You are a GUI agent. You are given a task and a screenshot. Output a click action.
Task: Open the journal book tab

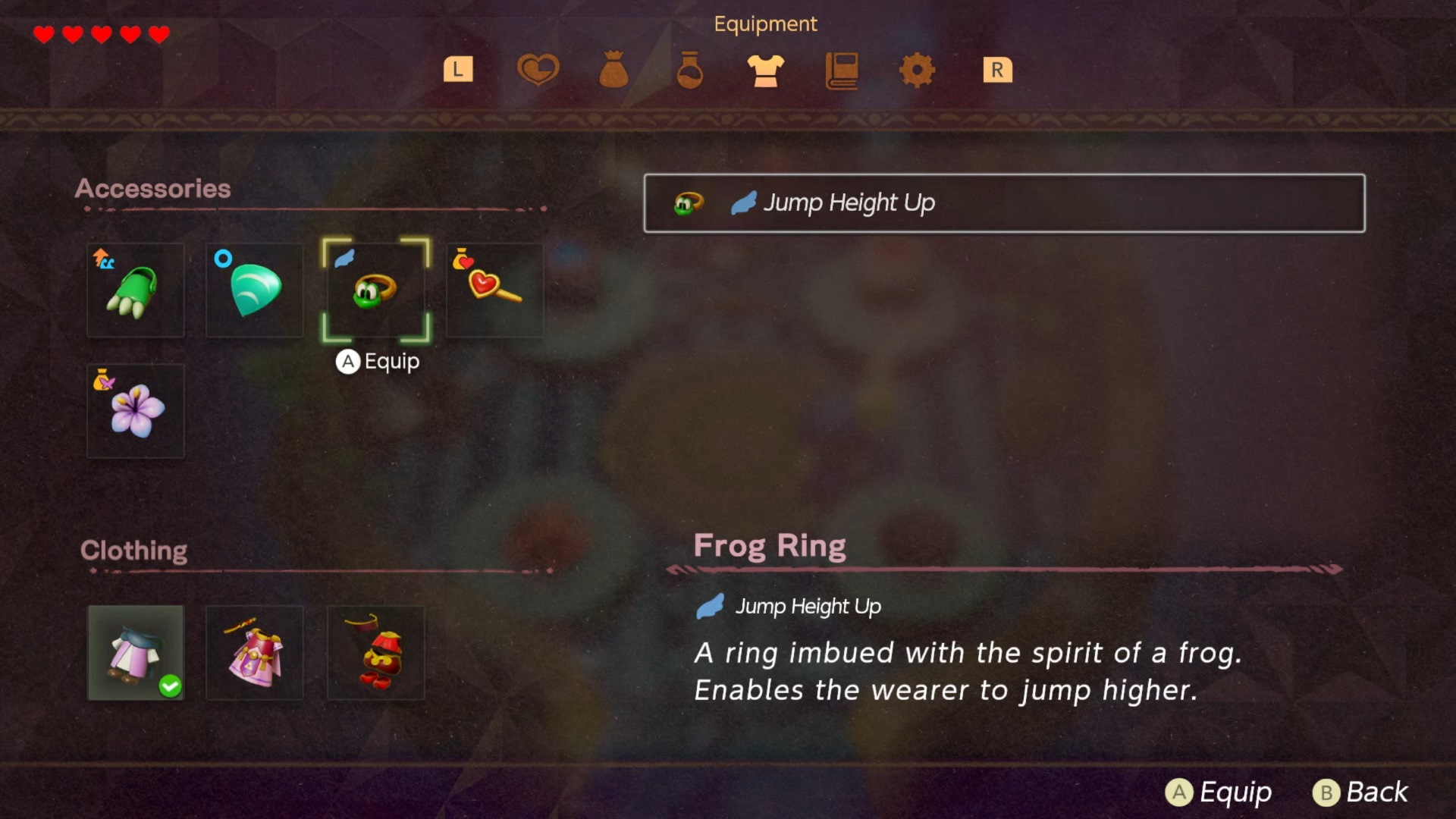[842, 71]
